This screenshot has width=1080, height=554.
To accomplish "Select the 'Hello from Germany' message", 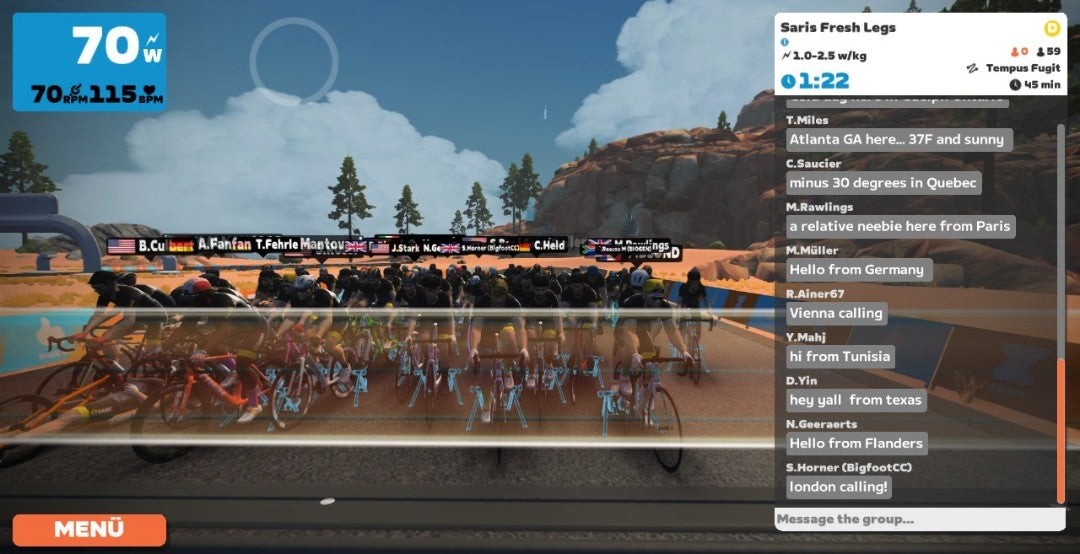I will (x=857, y=269).
